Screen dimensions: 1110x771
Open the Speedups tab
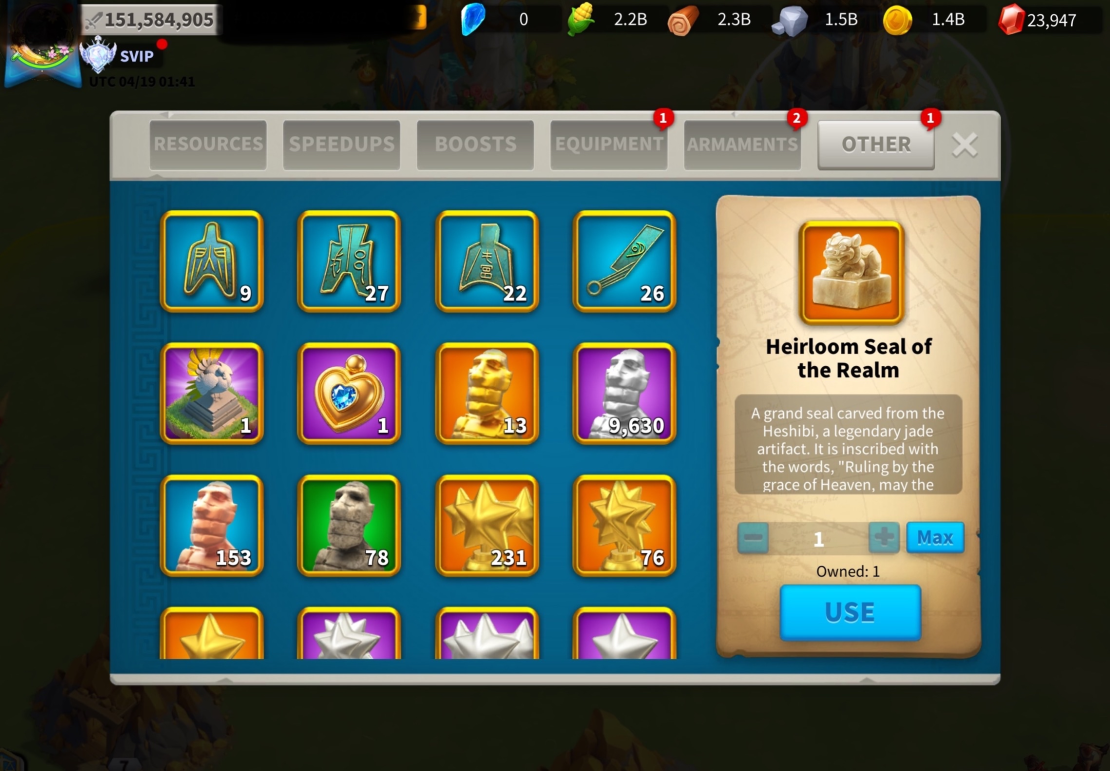(341, 144)
